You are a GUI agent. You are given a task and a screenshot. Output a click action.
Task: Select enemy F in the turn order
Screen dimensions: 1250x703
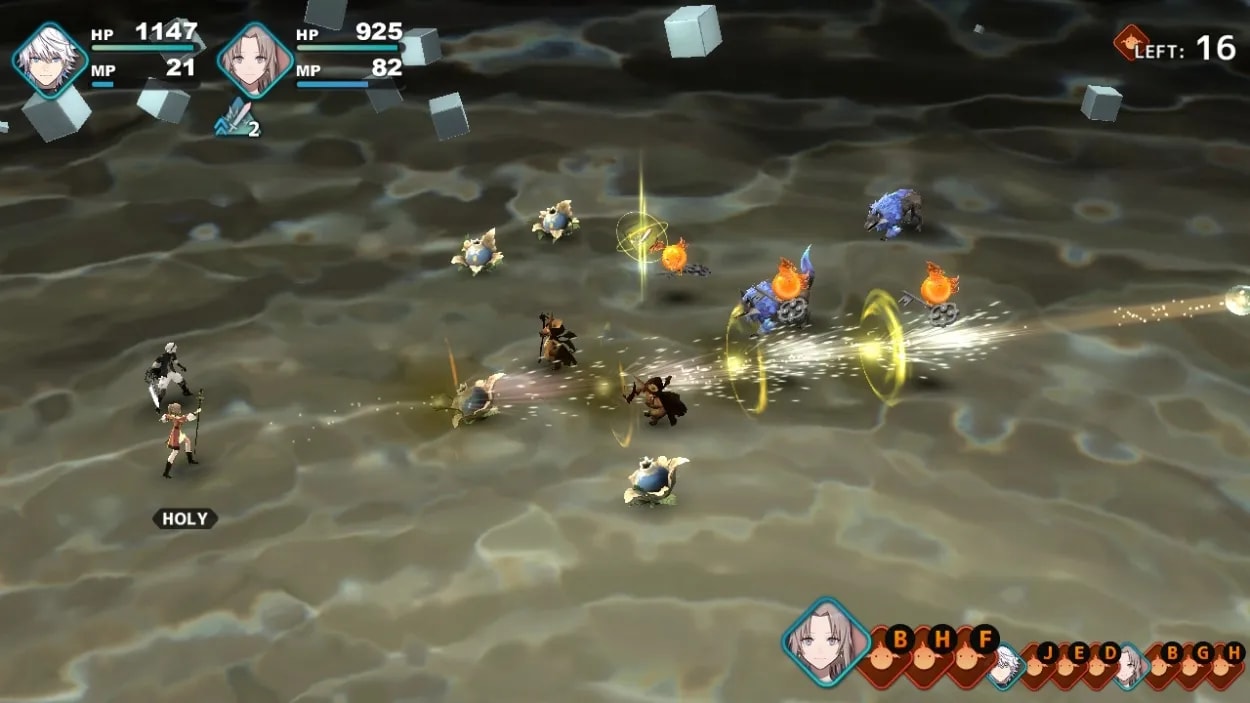[x=983, y=646]
